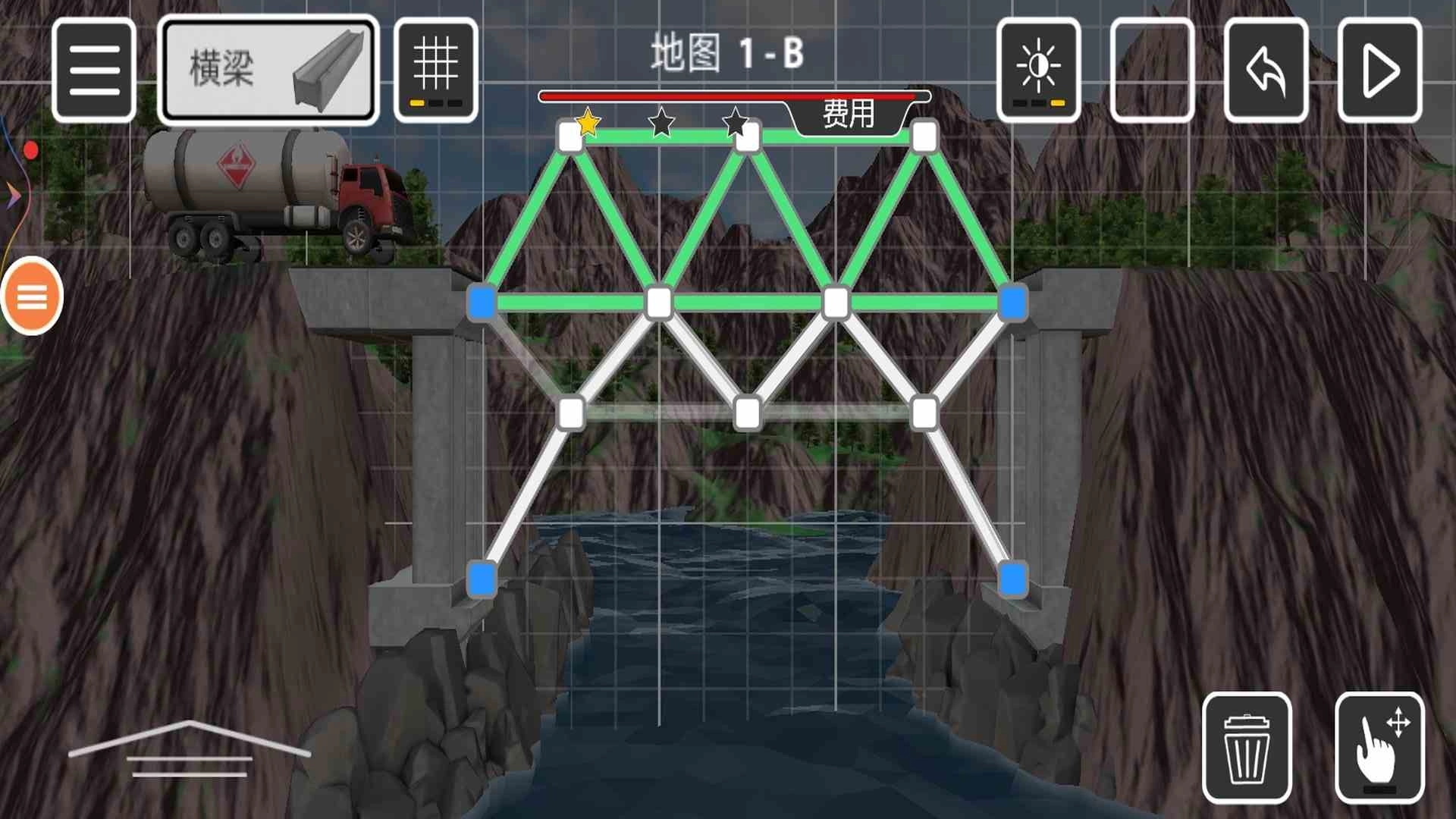Click the middle black star above the bridge
1456x819 pixels.
tap(660, 123)
